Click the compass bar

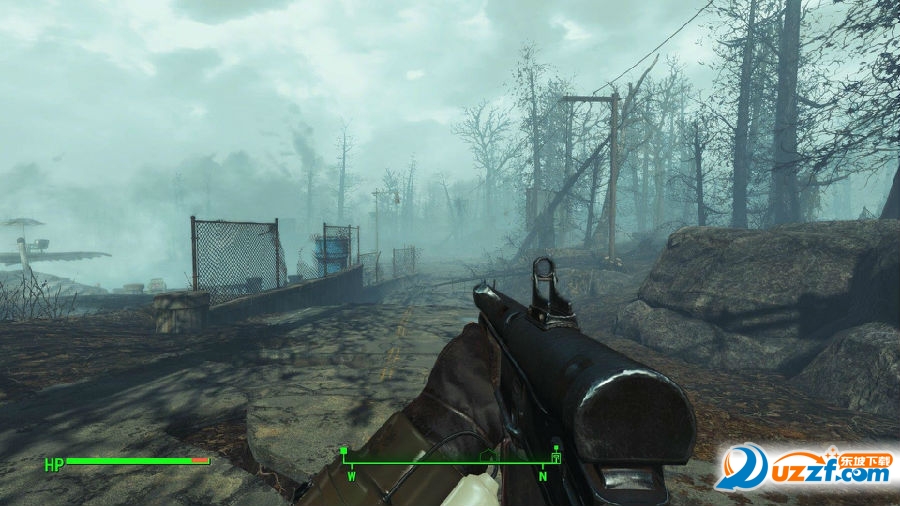pos(450,462)
